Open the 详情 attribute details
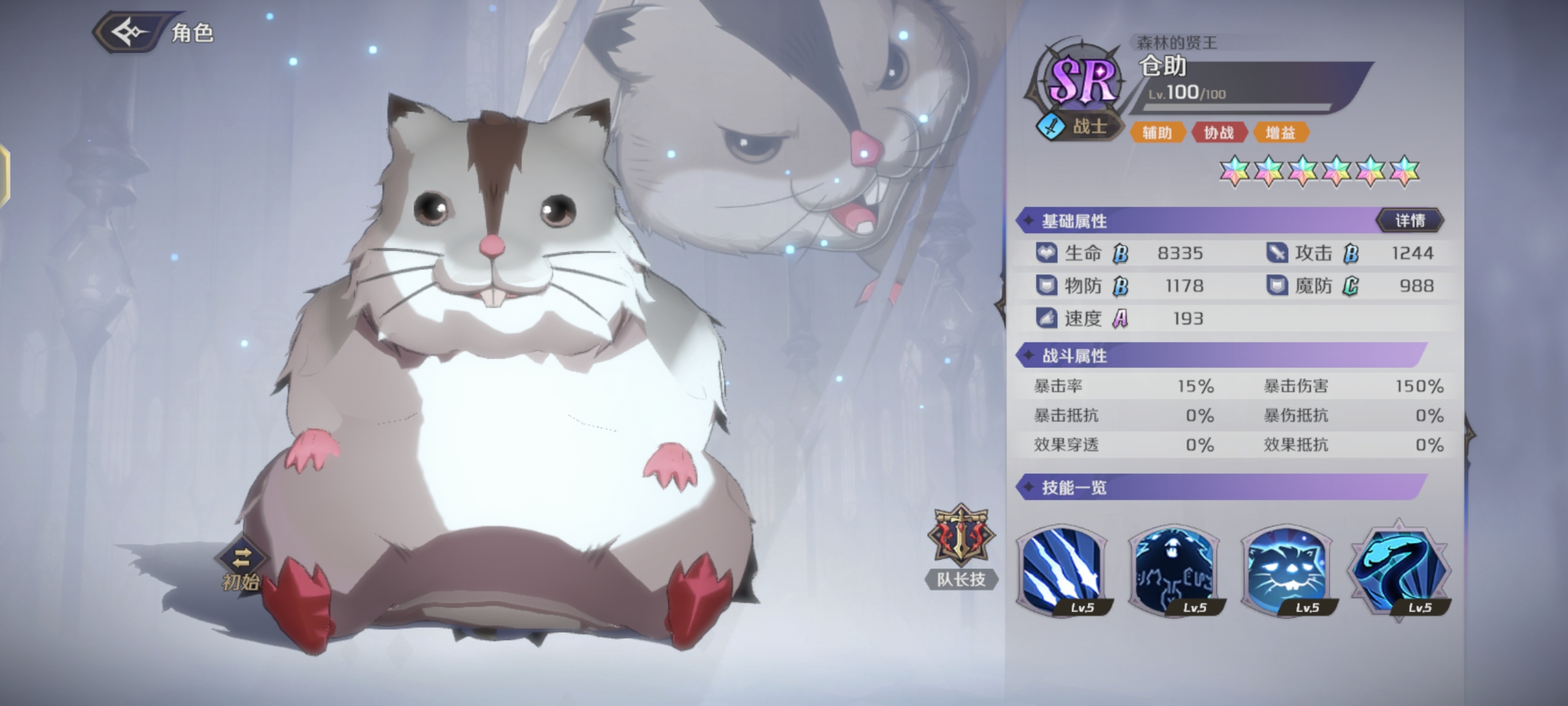Screen dimensions: 1568x706 pyautogui.click(x=1410, y=221)
